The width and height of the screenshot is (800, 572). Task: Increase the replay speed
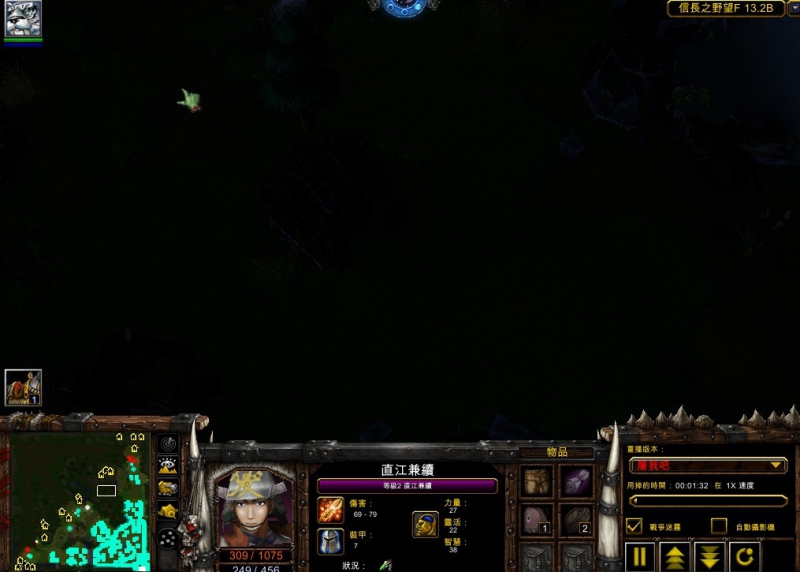click(676, 557)
